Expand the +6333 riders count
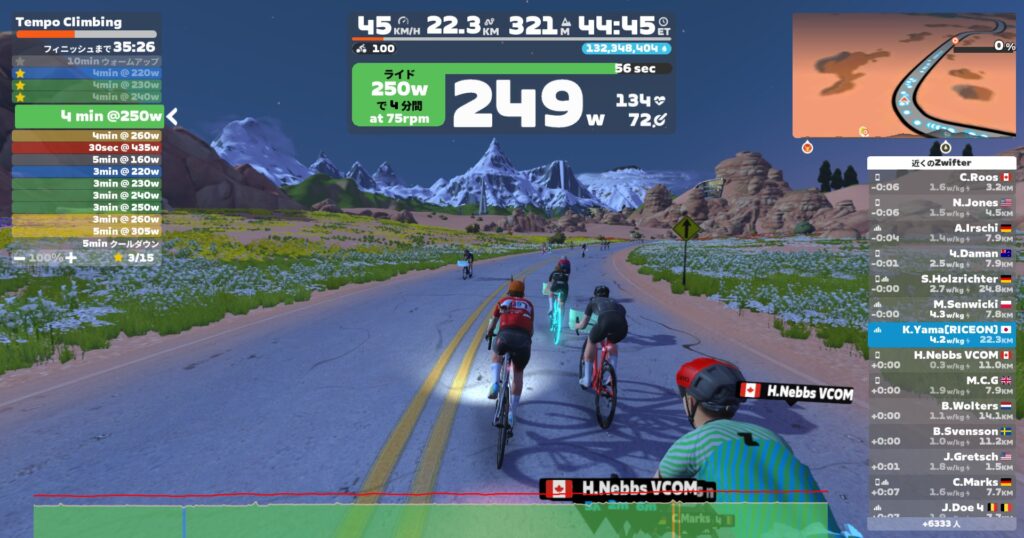Image resolution: width=1024 pixels, height=538 pixels. point(941,523)
